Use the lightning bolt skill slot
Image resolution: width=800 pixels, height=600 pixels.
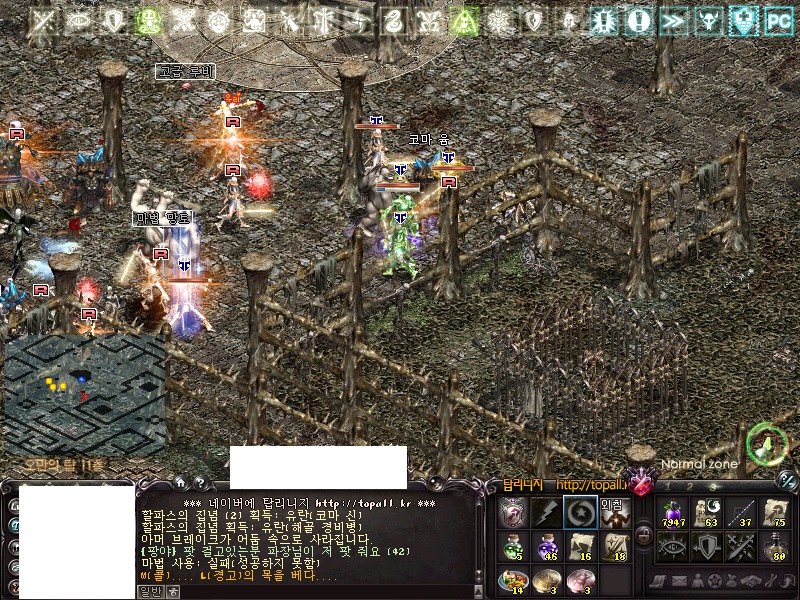[545, 512]
